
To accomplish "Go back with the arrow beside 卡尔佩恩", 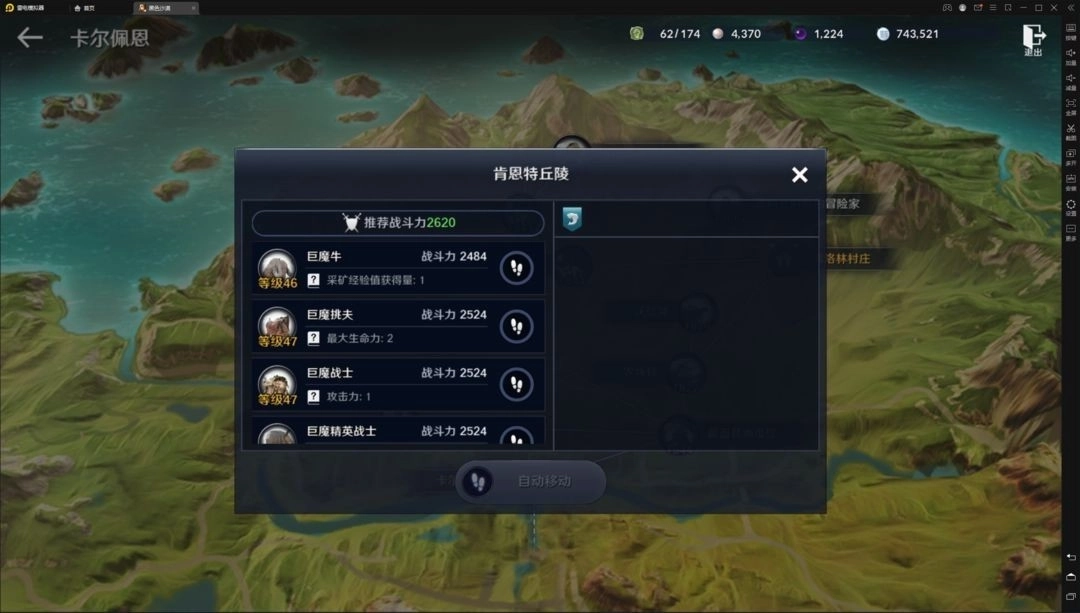I will pos(30,38).
